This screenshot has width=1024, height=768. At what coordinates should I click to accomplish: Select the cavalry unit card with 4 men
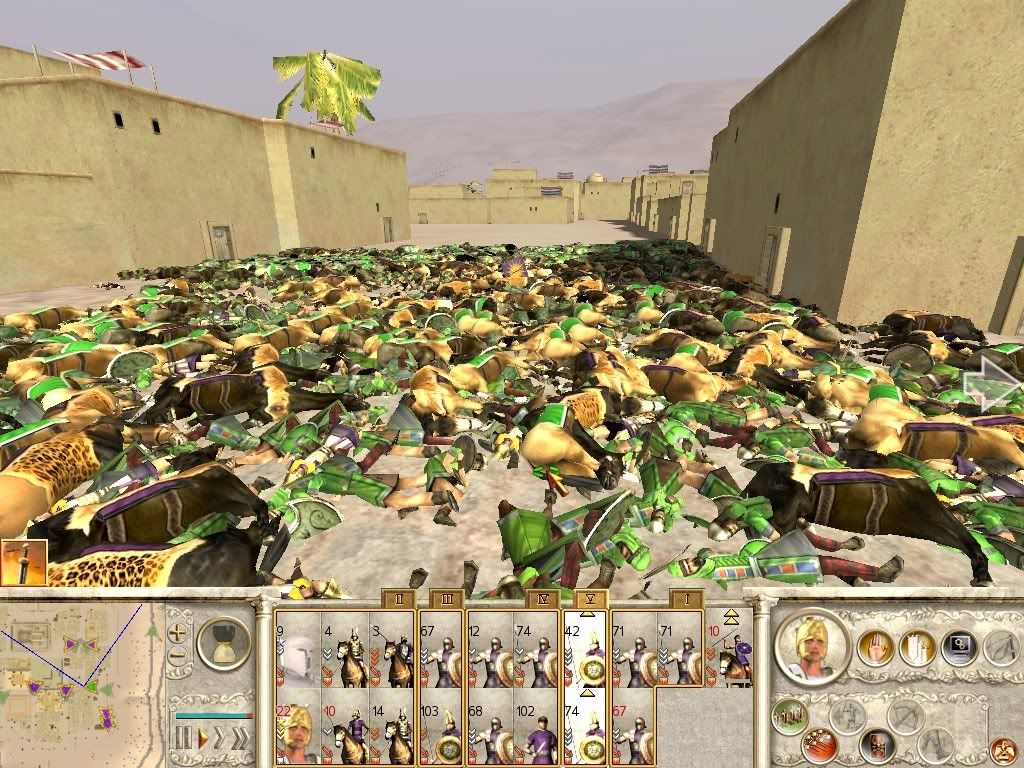344,650
